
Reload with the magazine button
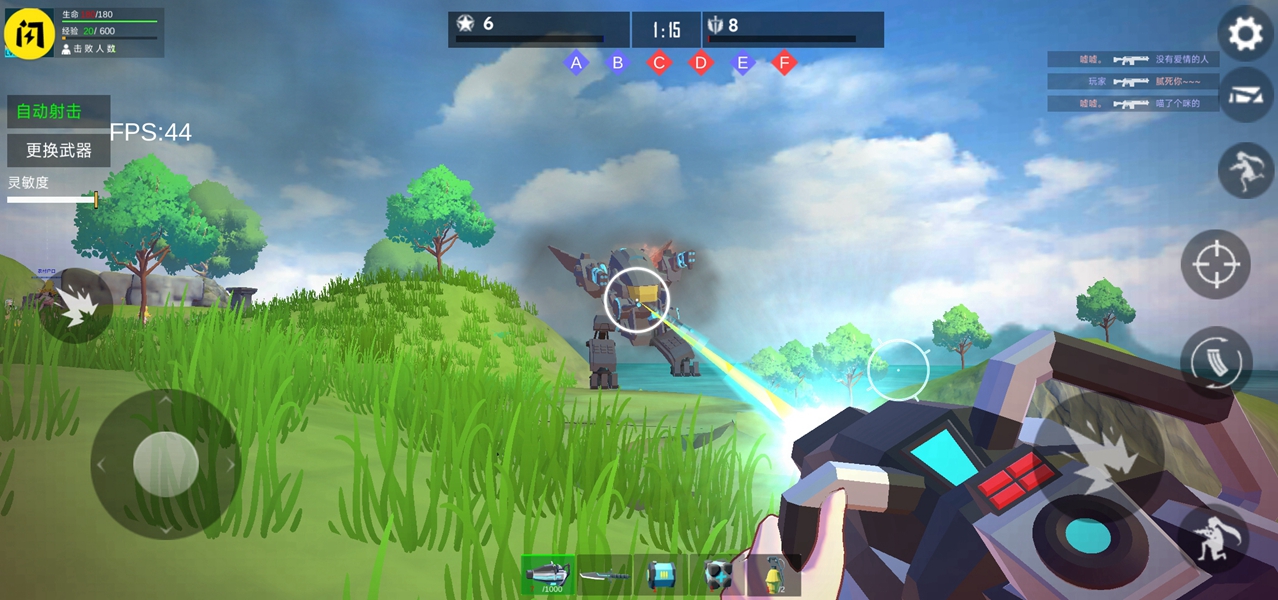click(1215, 362)
